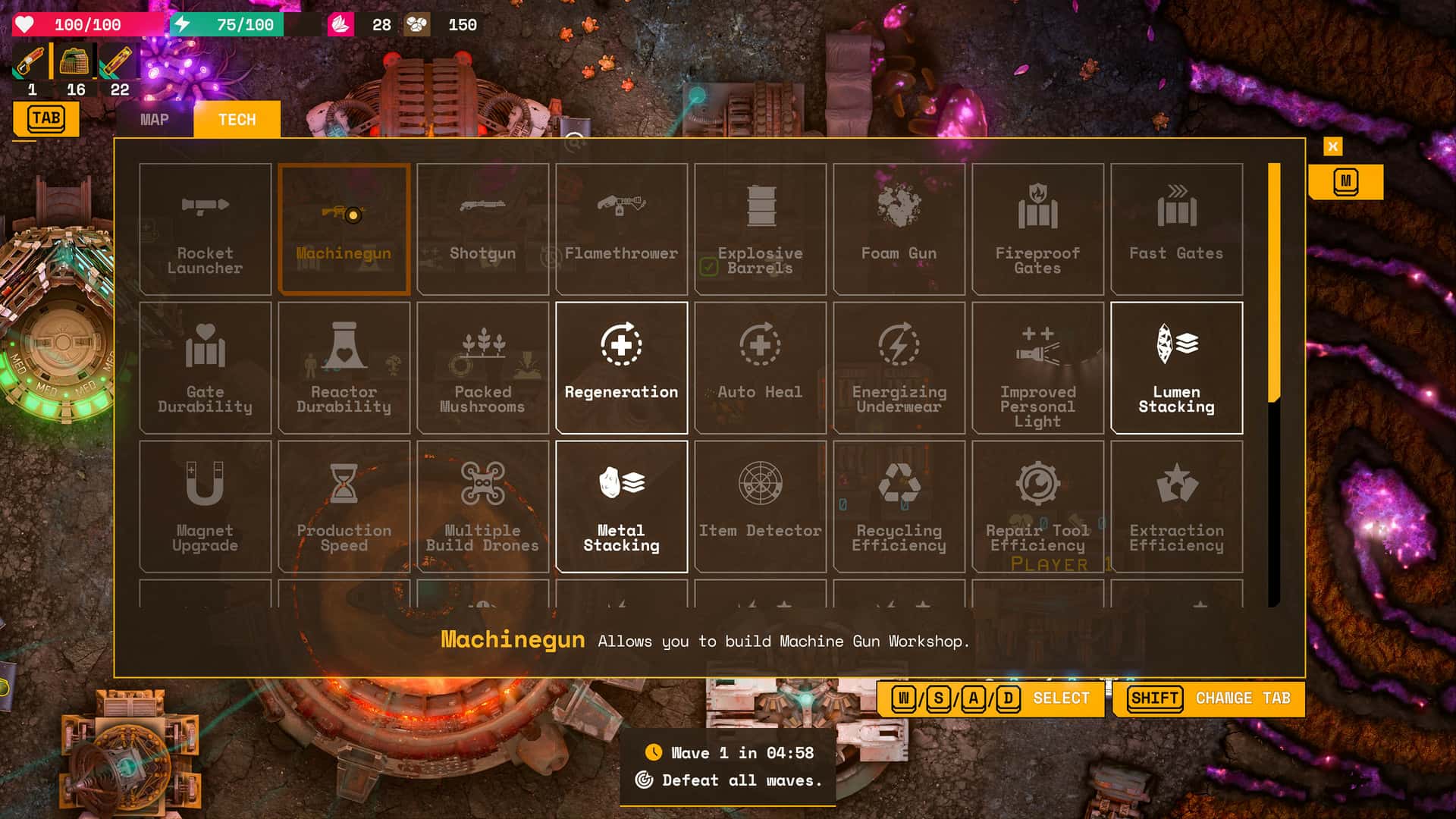
Task: Enable the Regeneration upgrade
Action: (621, 368)
